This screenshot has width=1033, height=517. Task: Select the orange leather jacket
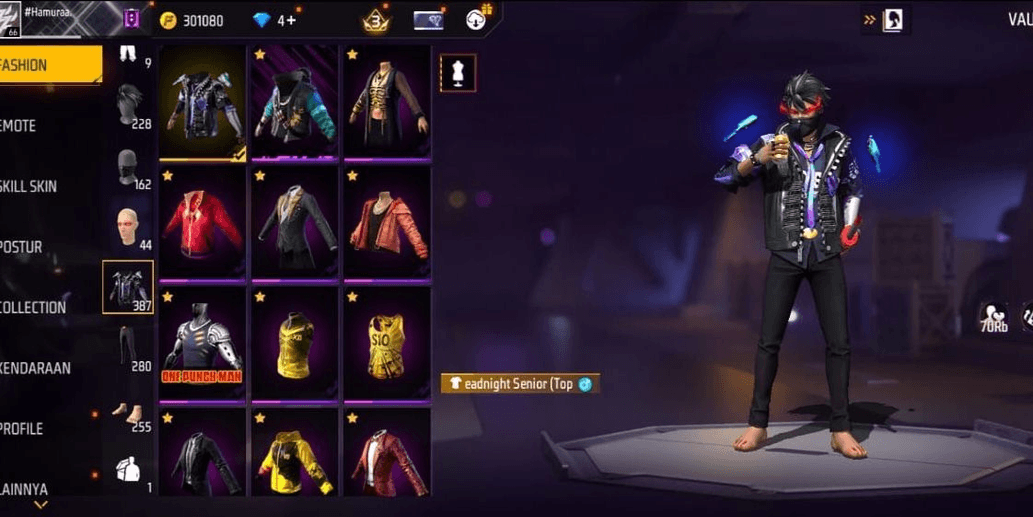coord(387,223)
